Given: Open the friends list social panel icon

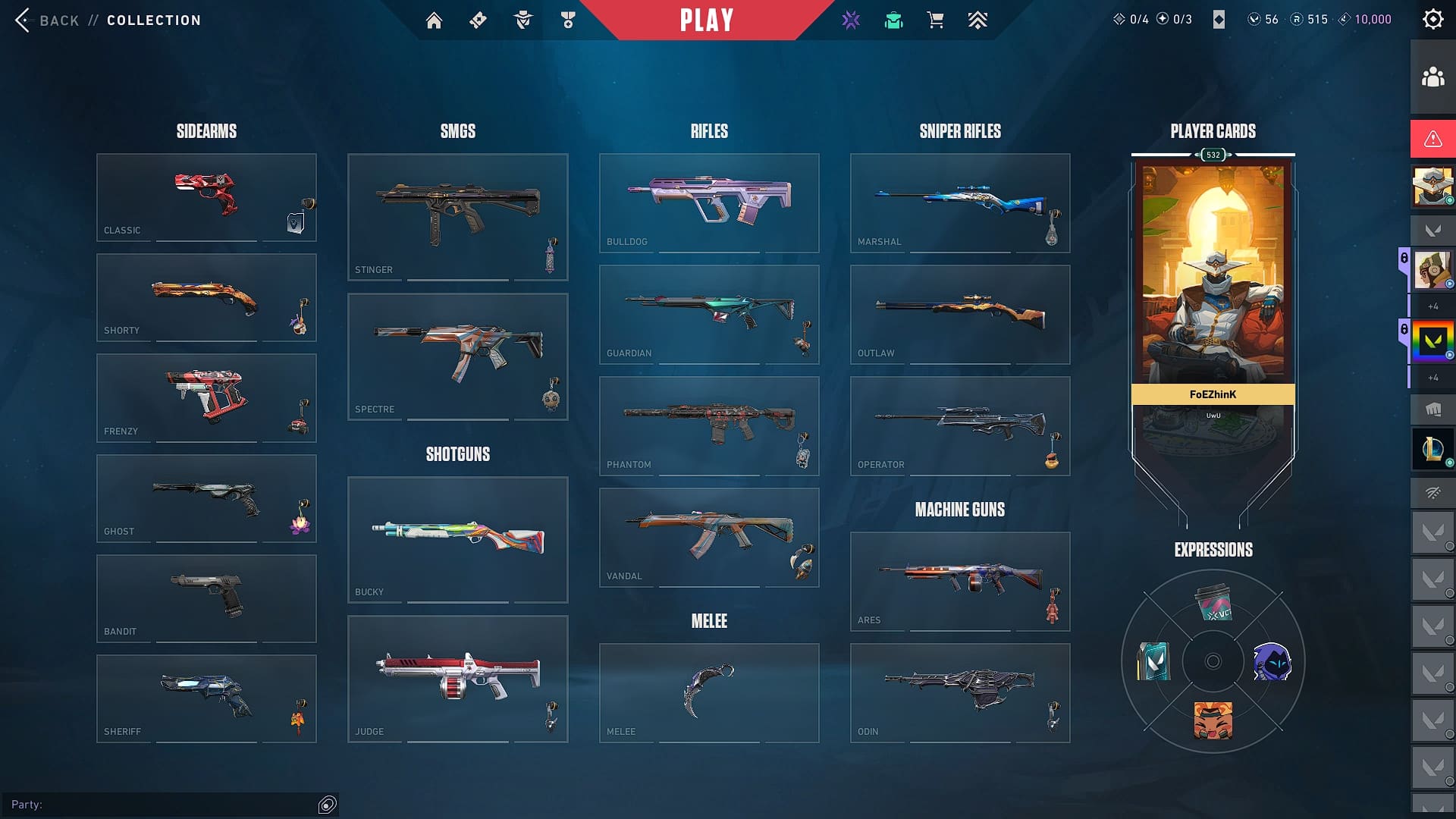Looking at the screenshot, I should tap(1432, 77).
